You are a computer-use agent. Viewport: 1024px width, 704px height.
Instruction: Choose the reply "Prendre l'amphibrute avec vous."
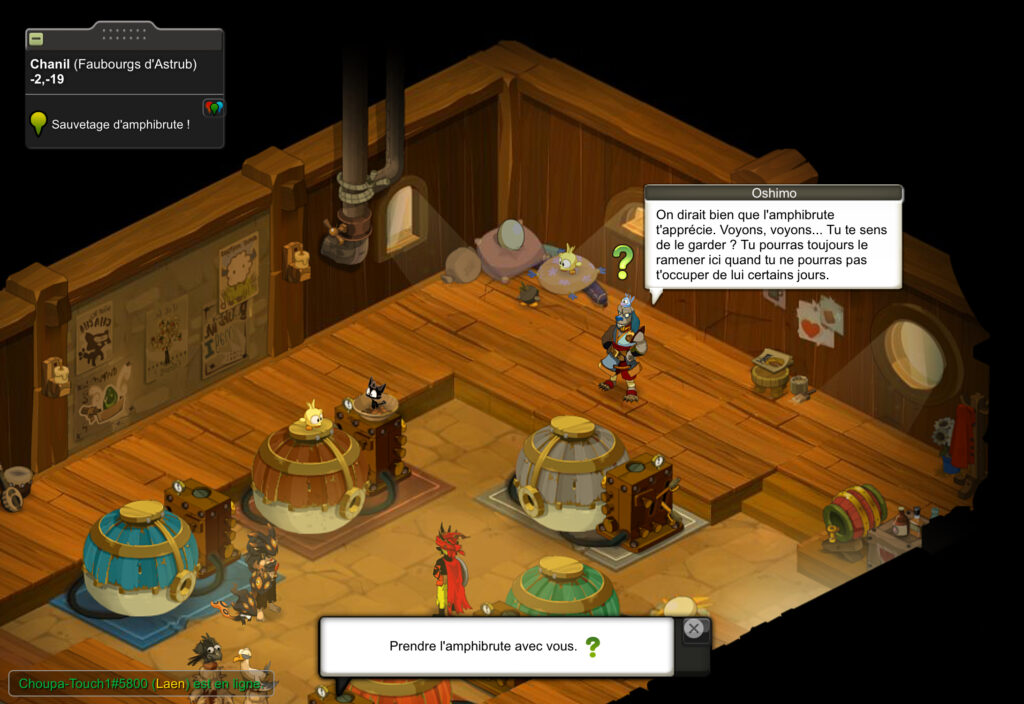click(x=484, y=646)
